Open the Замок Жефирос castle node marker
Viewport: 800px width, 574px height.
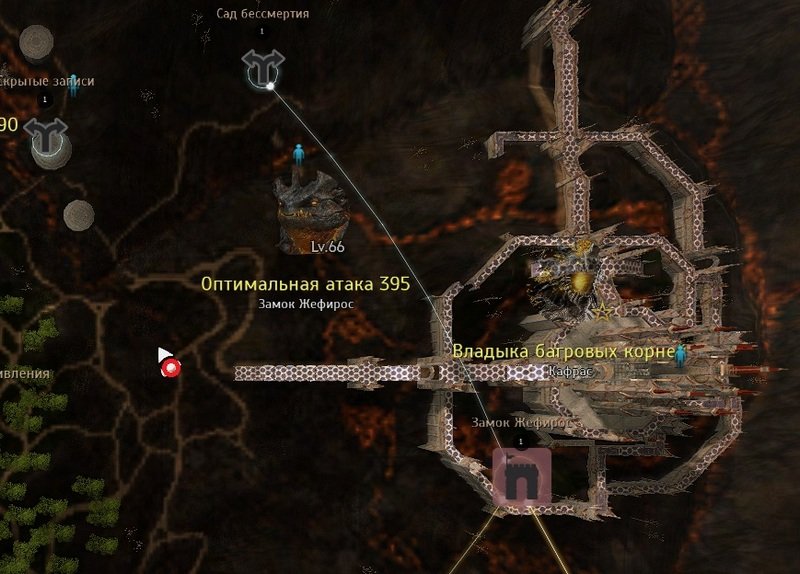pos(521,477)
